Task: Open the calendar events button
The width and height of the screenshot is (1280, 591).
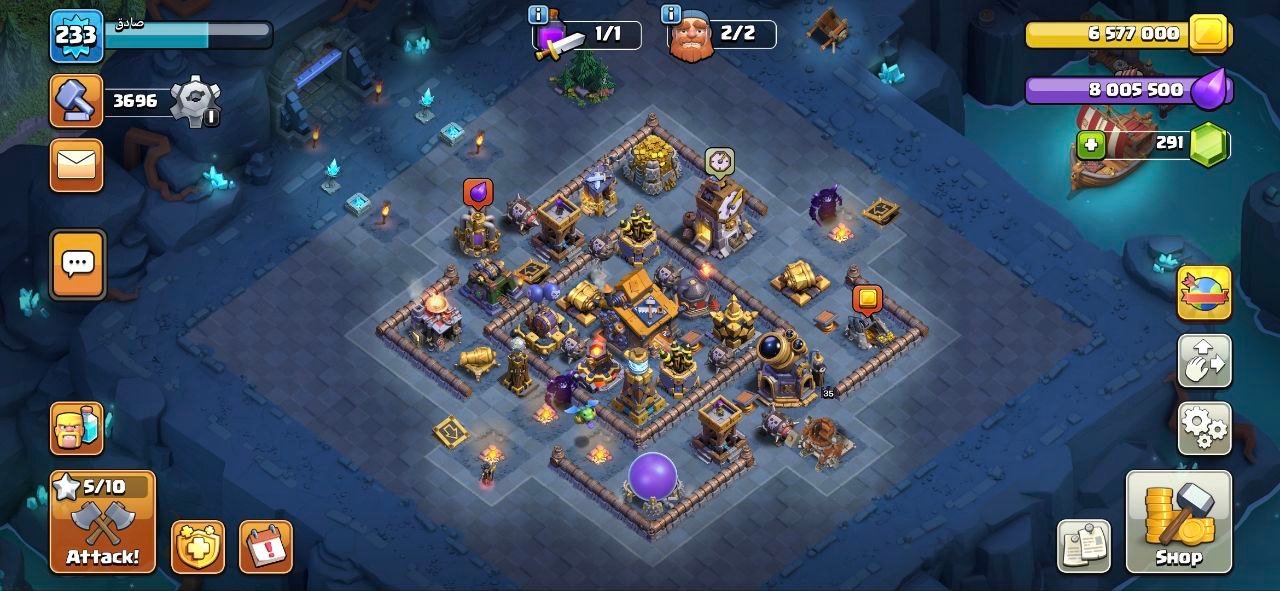Action: pyautogui.click(x=266, y=547)
